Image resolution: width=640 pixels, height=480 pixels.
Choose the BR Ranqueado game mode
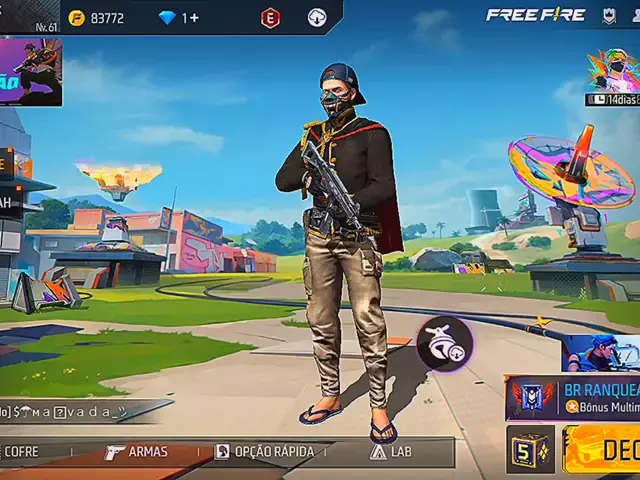(573, 398)
